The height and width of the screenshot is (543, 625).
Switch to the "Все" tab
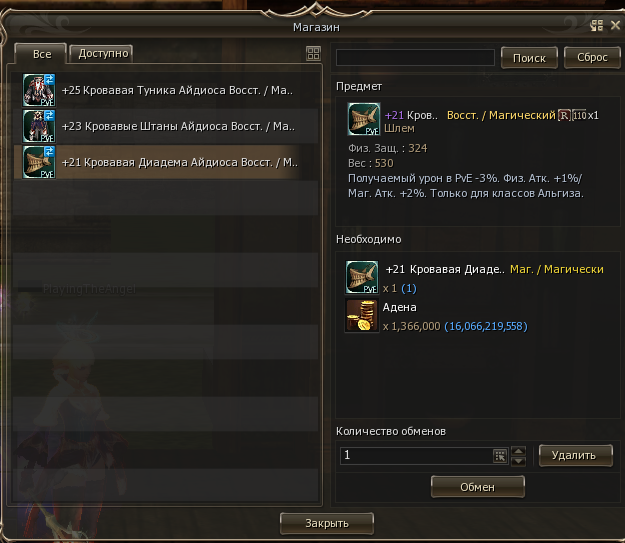point(42,54)
